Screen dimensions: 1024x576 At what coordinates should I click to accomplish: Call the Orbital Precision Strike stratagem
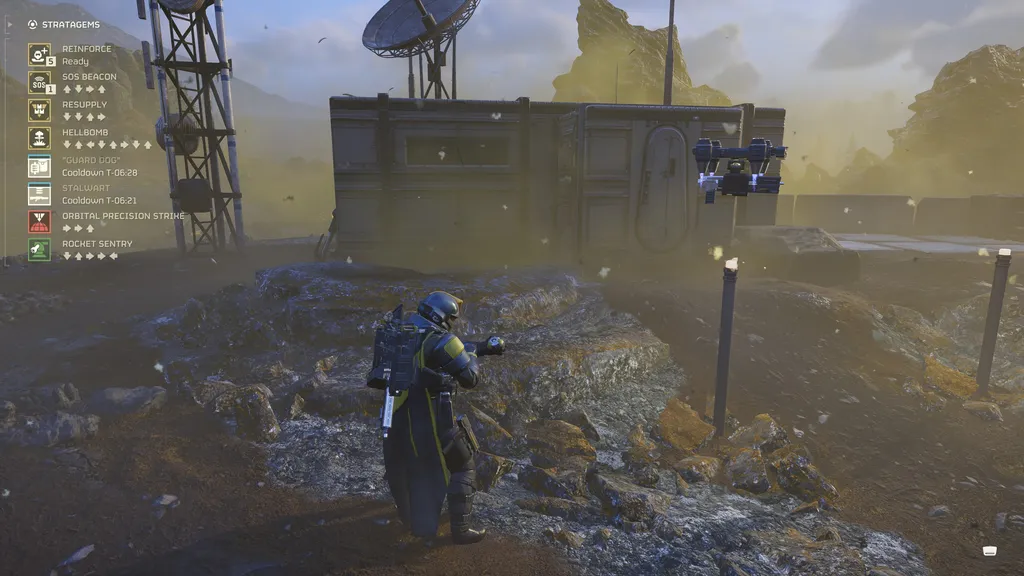coord(39,221)
